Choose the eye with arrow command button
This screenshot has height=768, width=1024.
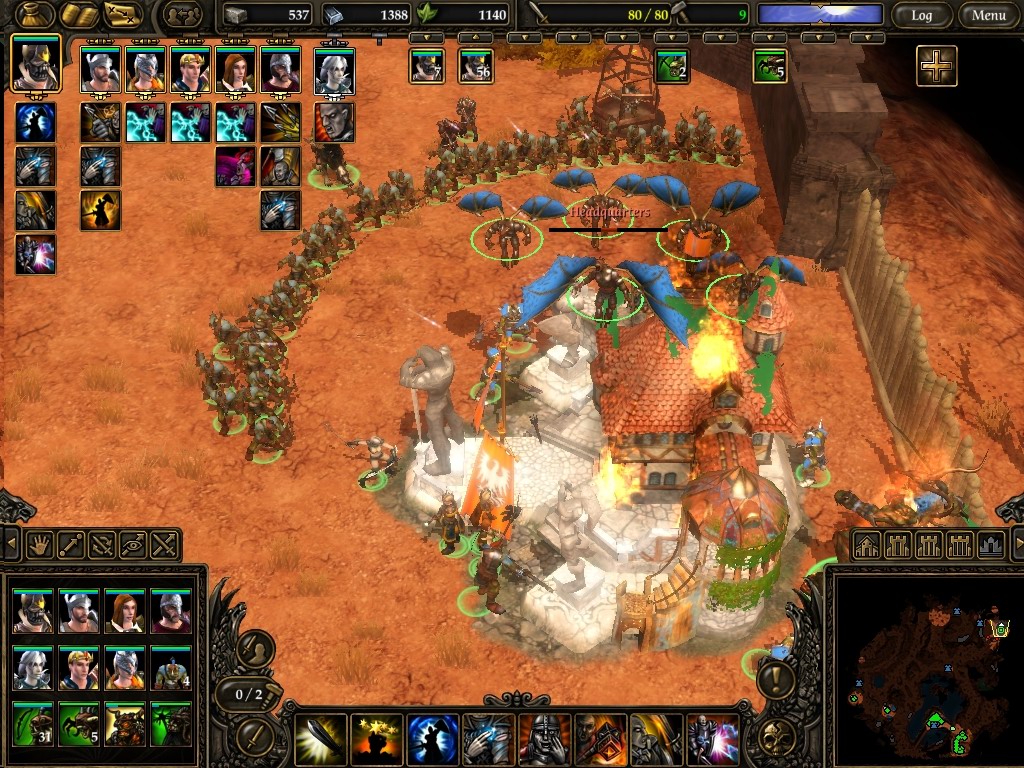tap(134, 546)
